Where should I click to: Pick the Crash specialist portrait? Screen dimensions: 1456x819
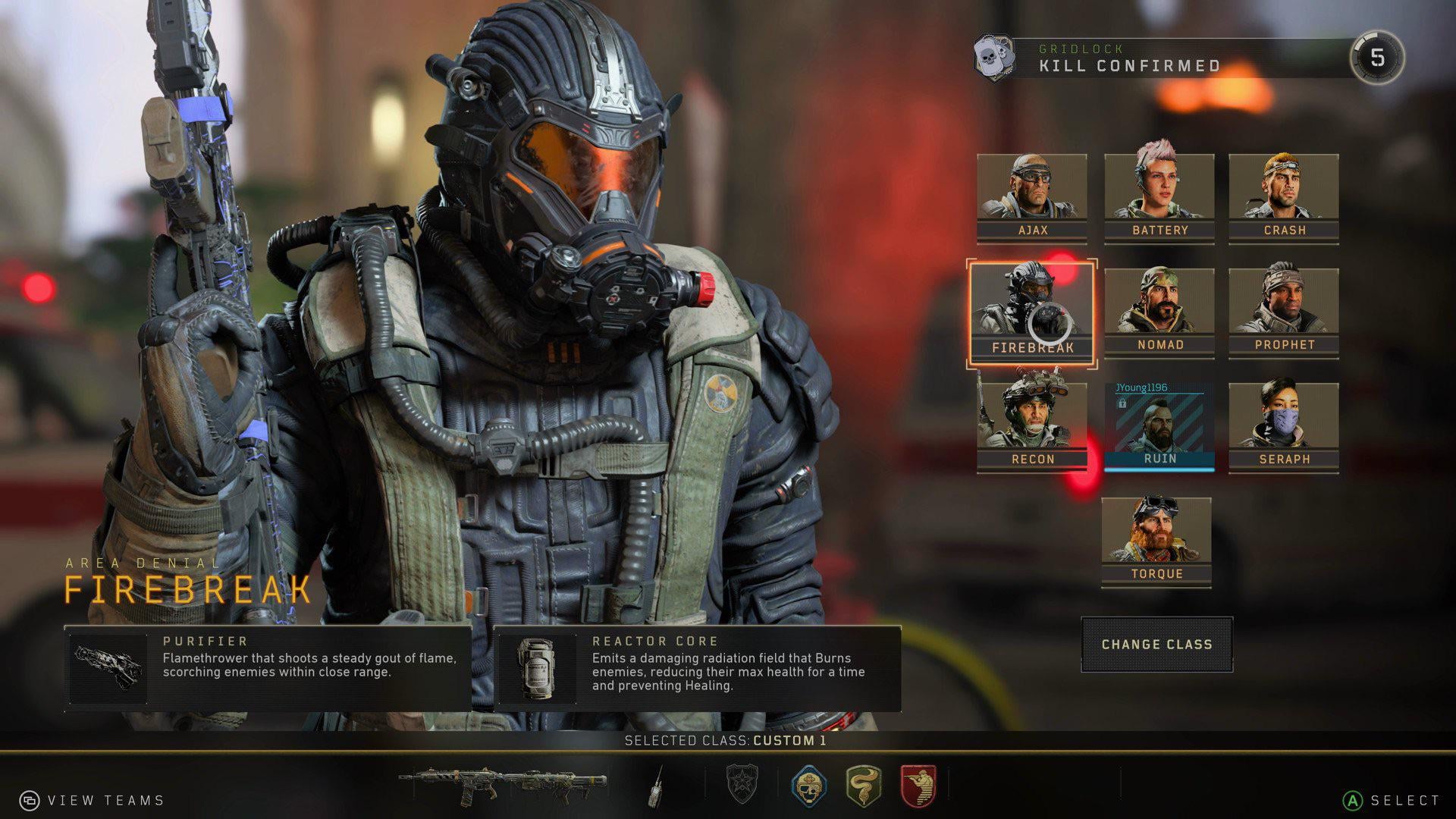(x=1283, y=198)
